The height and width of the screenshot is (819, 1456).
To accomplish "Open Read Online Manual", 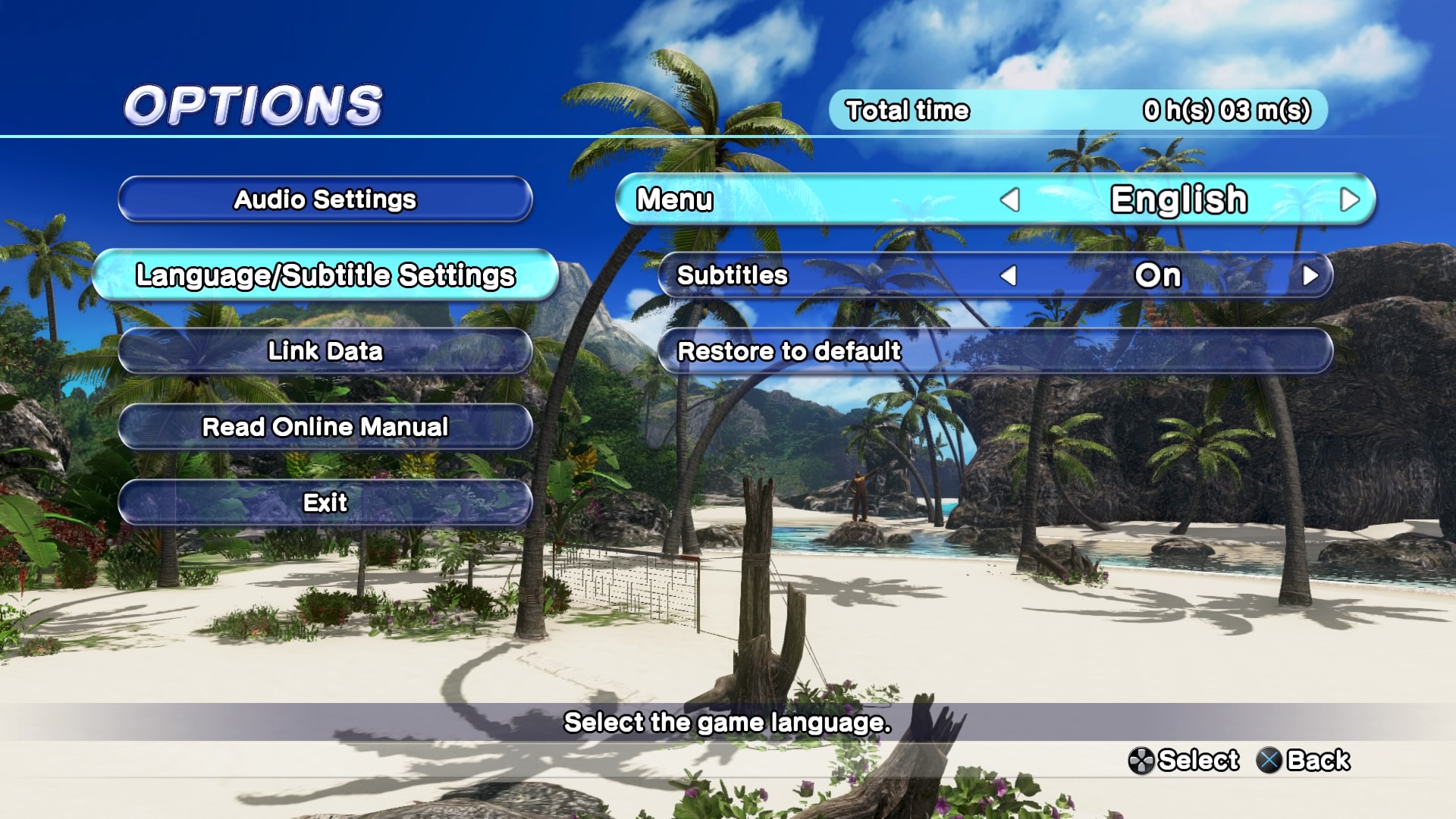I will [x=325, y=427].
